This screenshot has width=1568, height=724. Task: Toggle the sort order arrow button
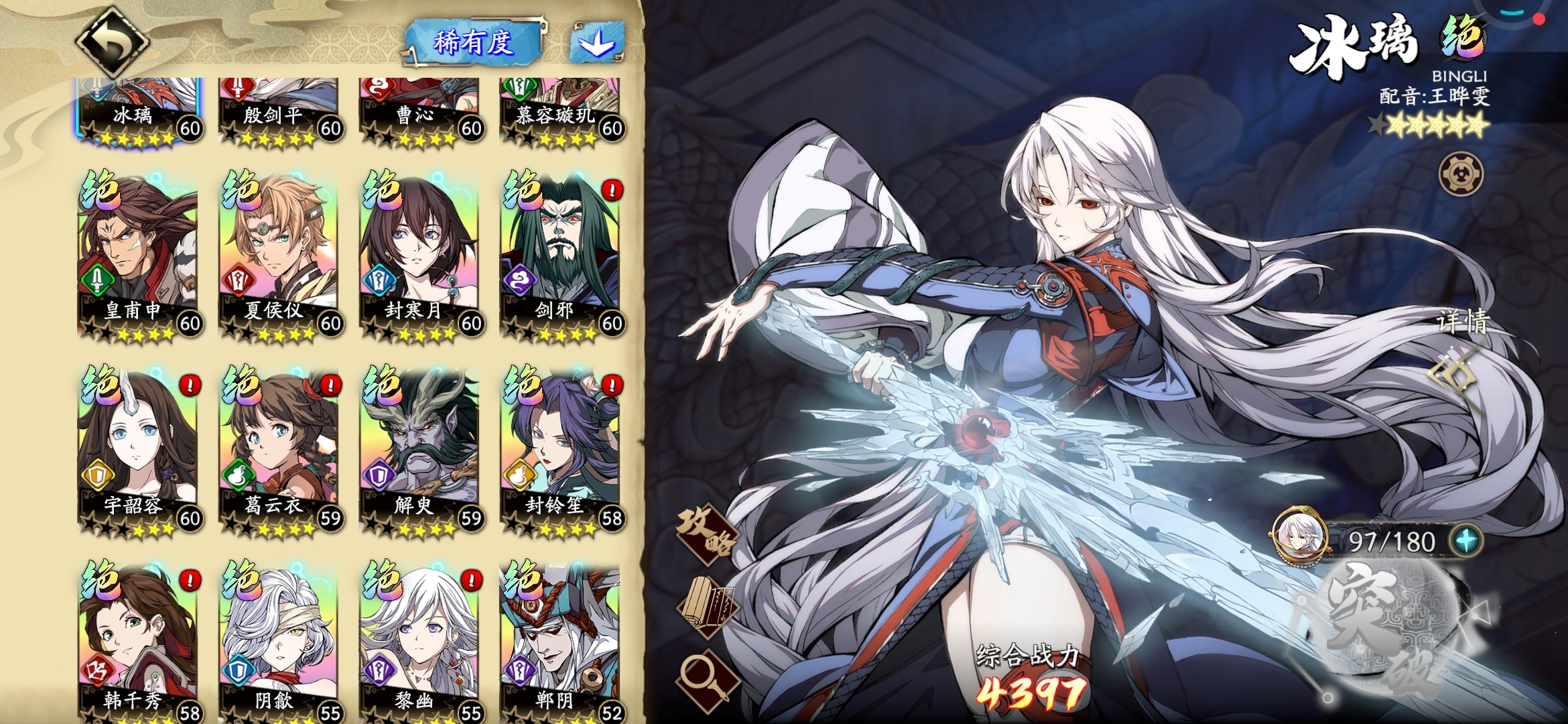(x=596, y=43)
